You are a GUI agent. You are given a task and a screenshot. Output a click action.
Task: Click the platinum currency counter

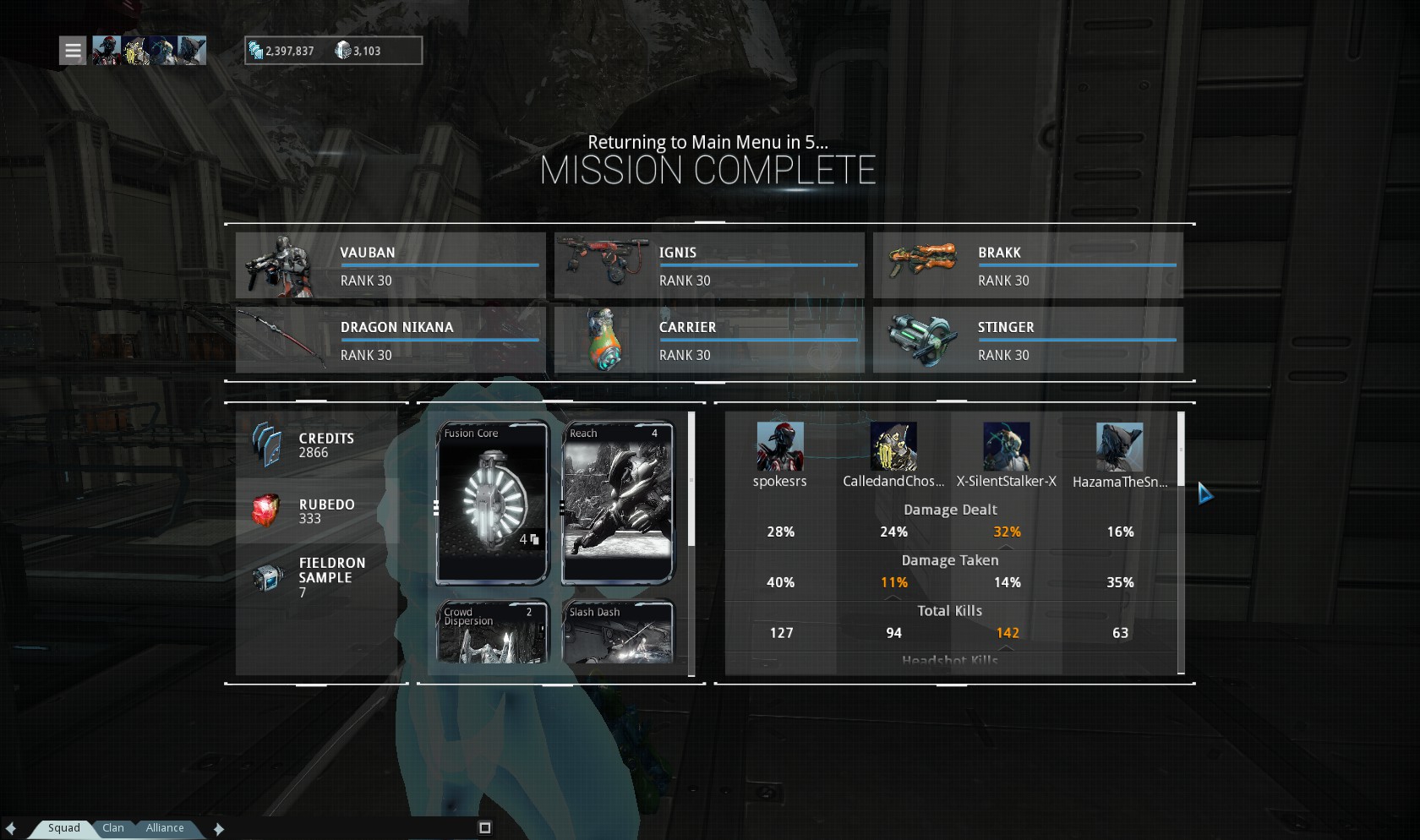[x=359, y=51]
